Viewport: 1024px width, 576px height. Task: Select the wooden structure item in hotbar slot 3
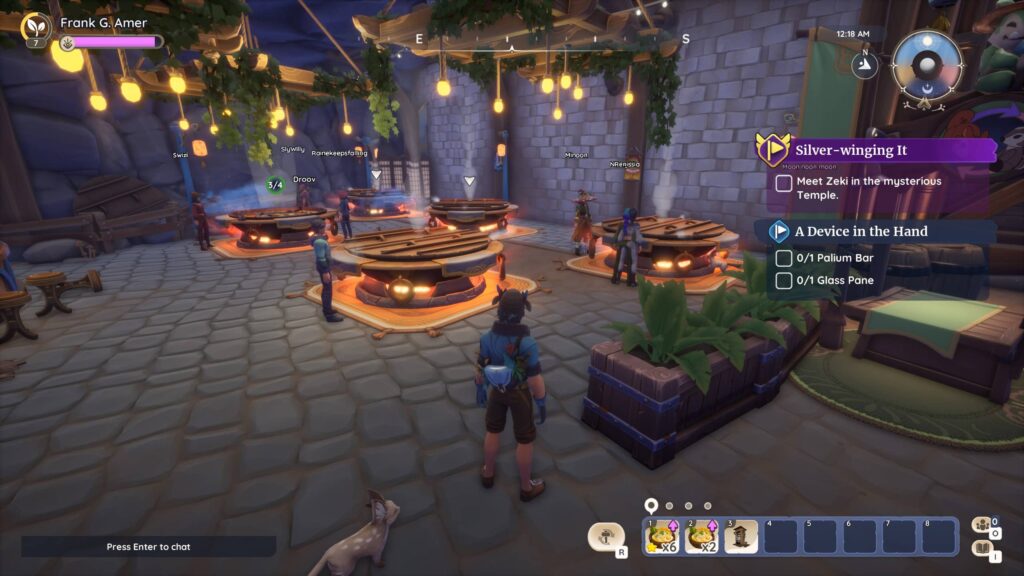click(x=741, y=536)
